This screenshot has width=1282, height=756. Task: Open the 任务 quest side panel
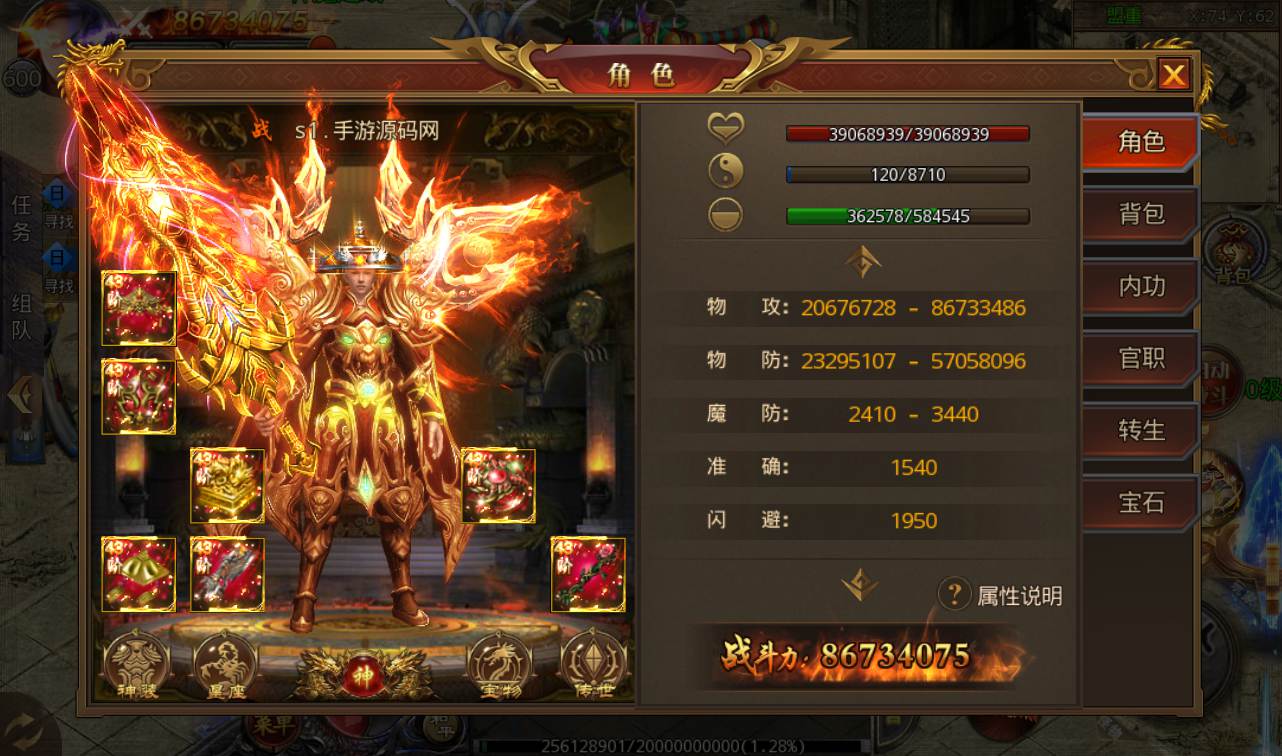[x=21, y=218]
